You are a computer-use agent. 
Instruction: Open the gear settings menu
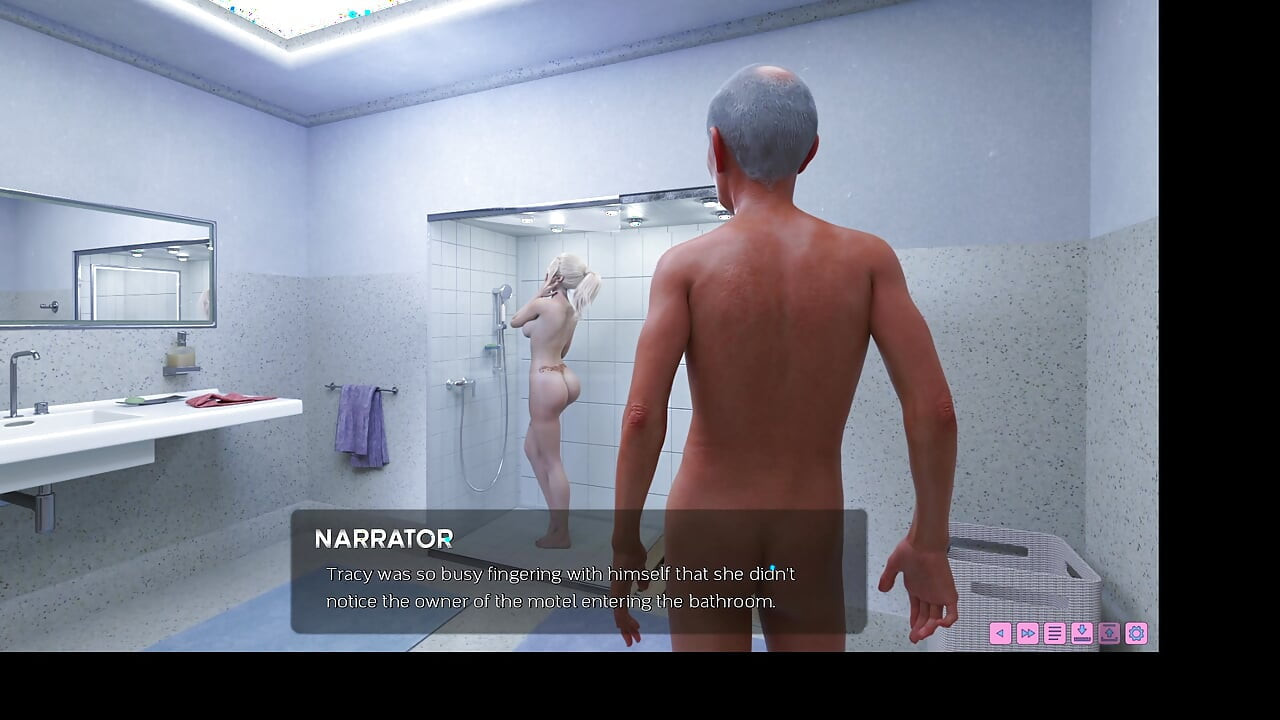(x=1136, y=633)
